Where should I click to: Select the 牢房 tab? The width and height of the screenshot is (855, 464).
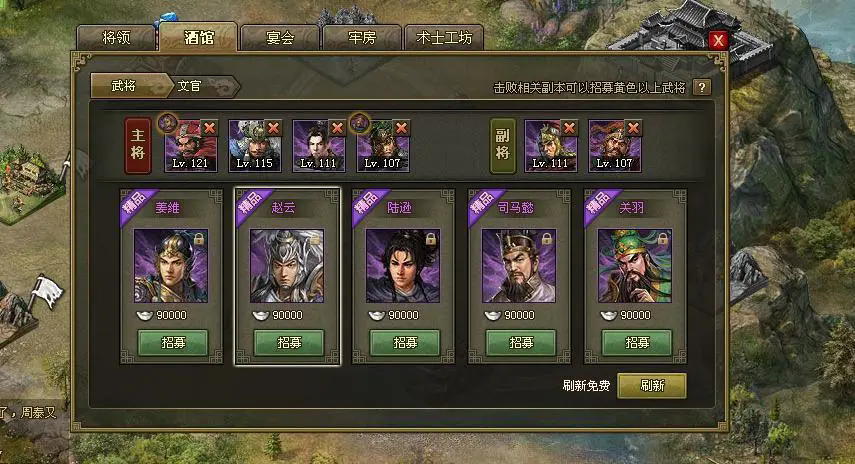click(x=360, y=38)
